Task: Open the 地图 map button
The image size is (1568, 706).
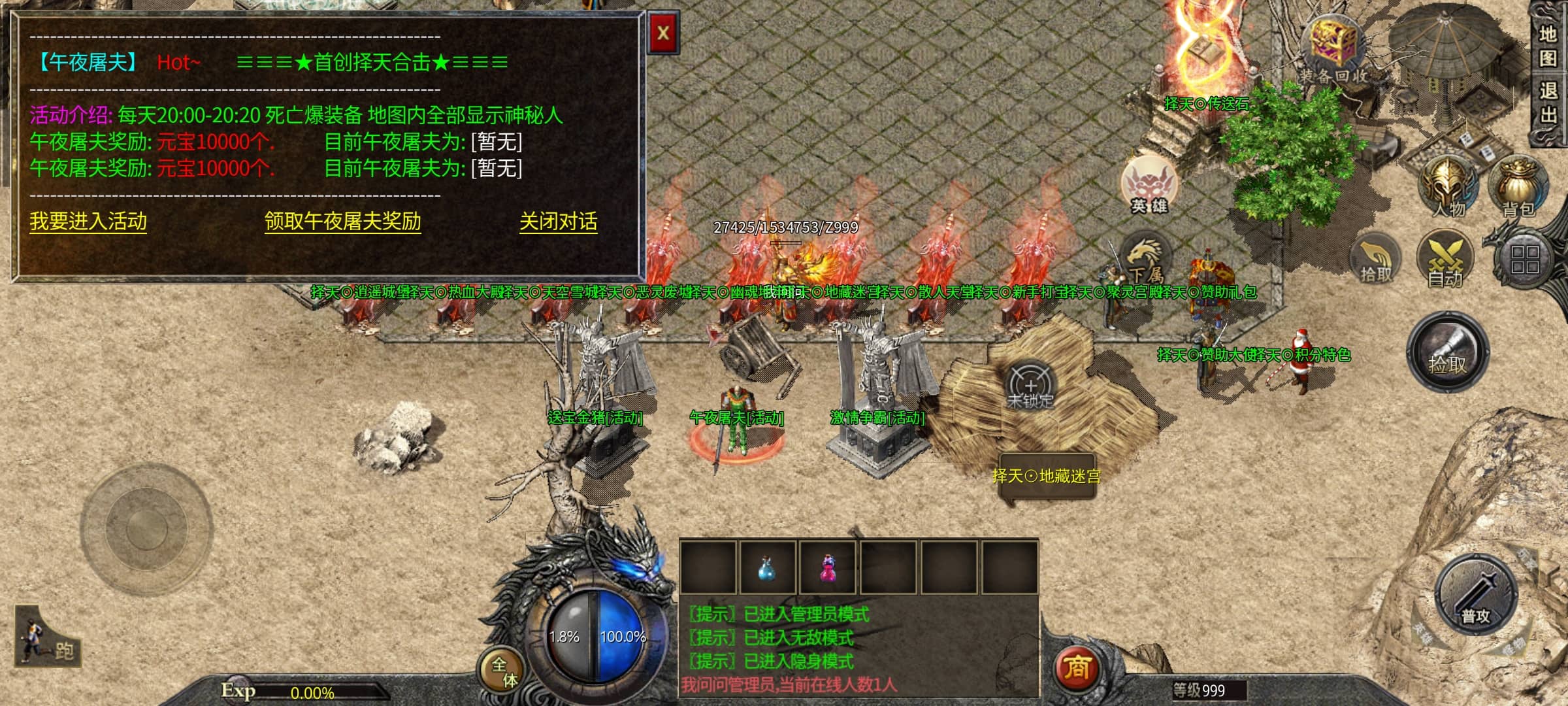Action: 1548,46
